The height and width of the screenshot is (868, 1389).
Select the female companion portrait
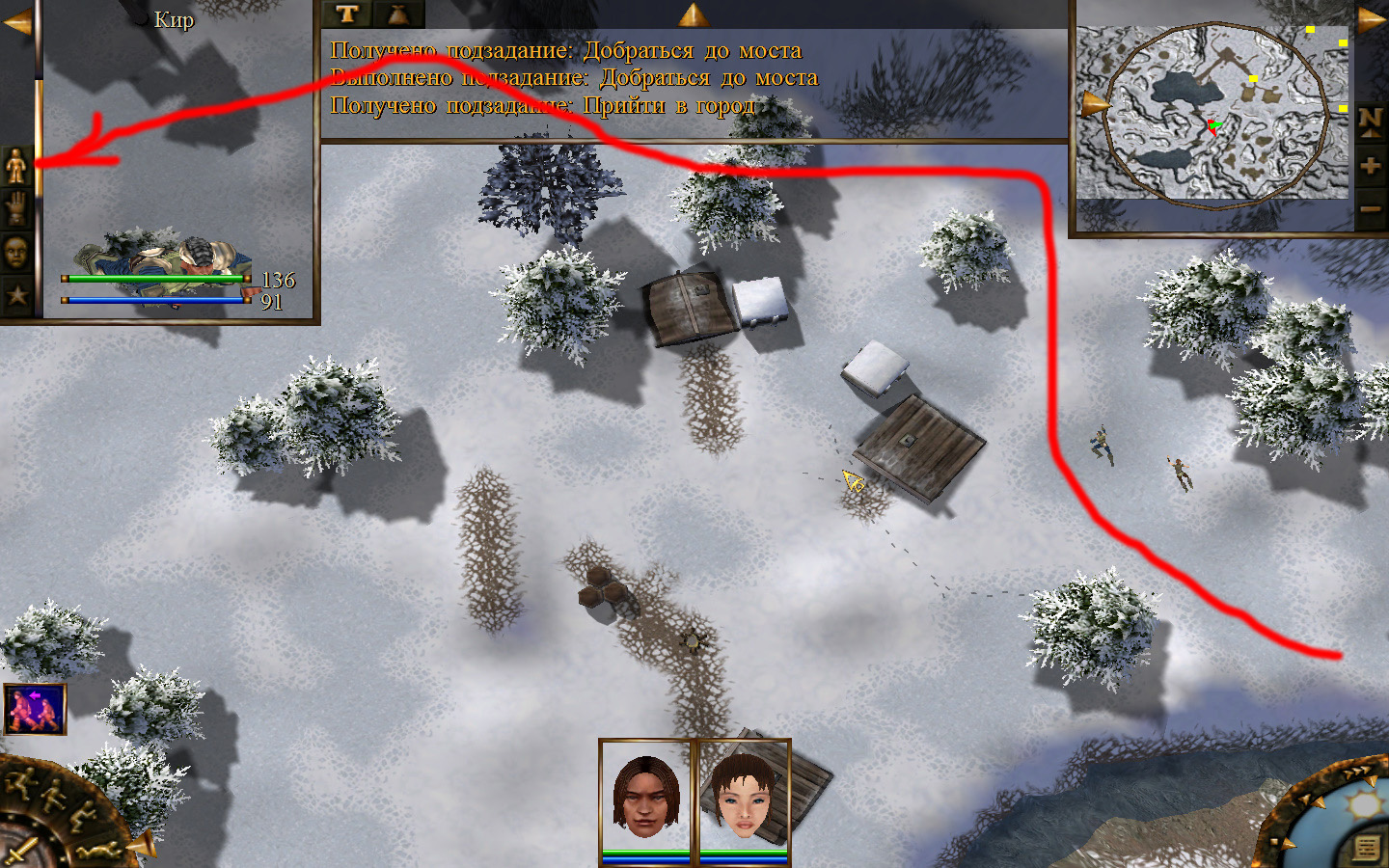click(x=744, y=797)
